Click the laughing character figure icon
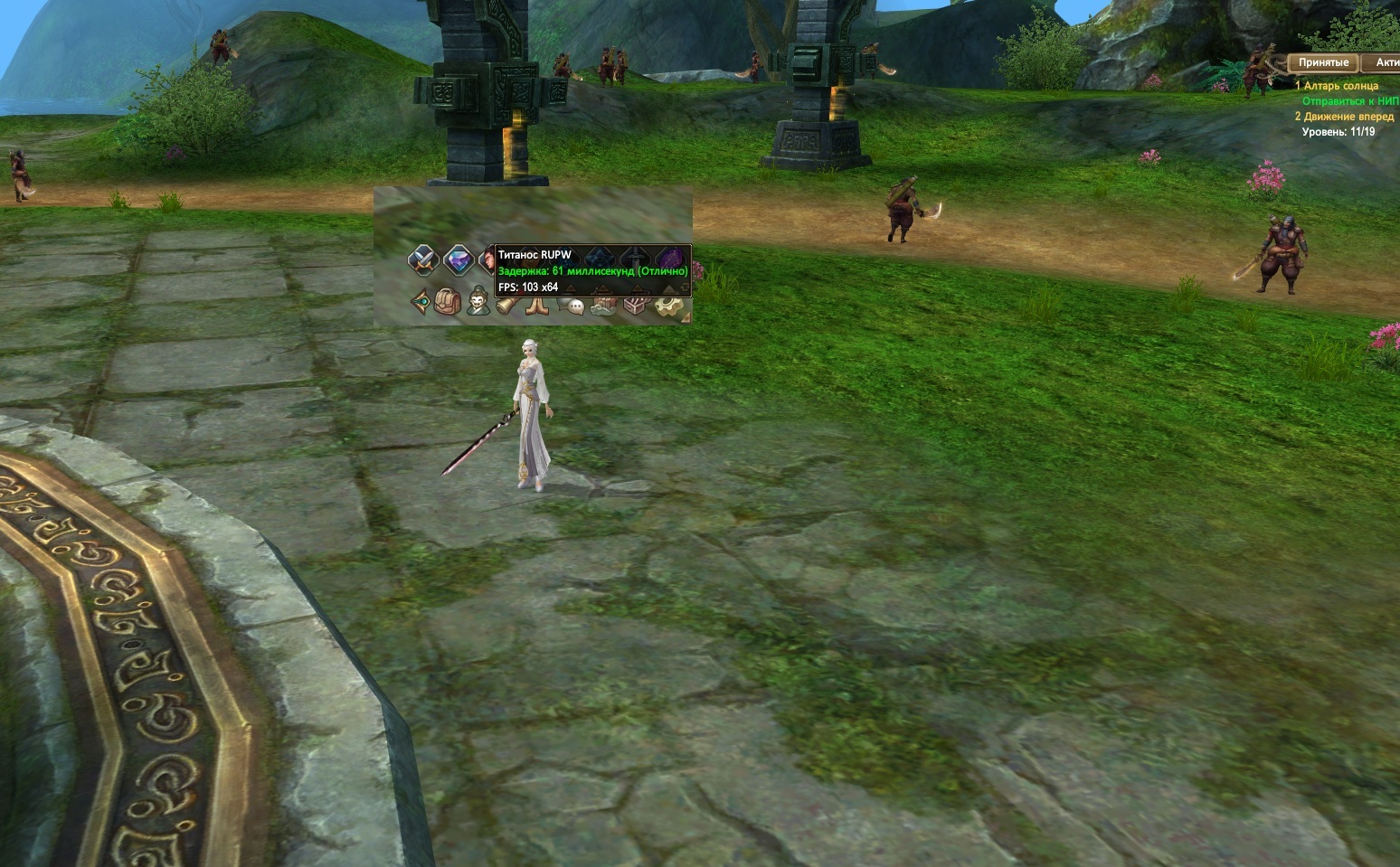 (478, 299)
